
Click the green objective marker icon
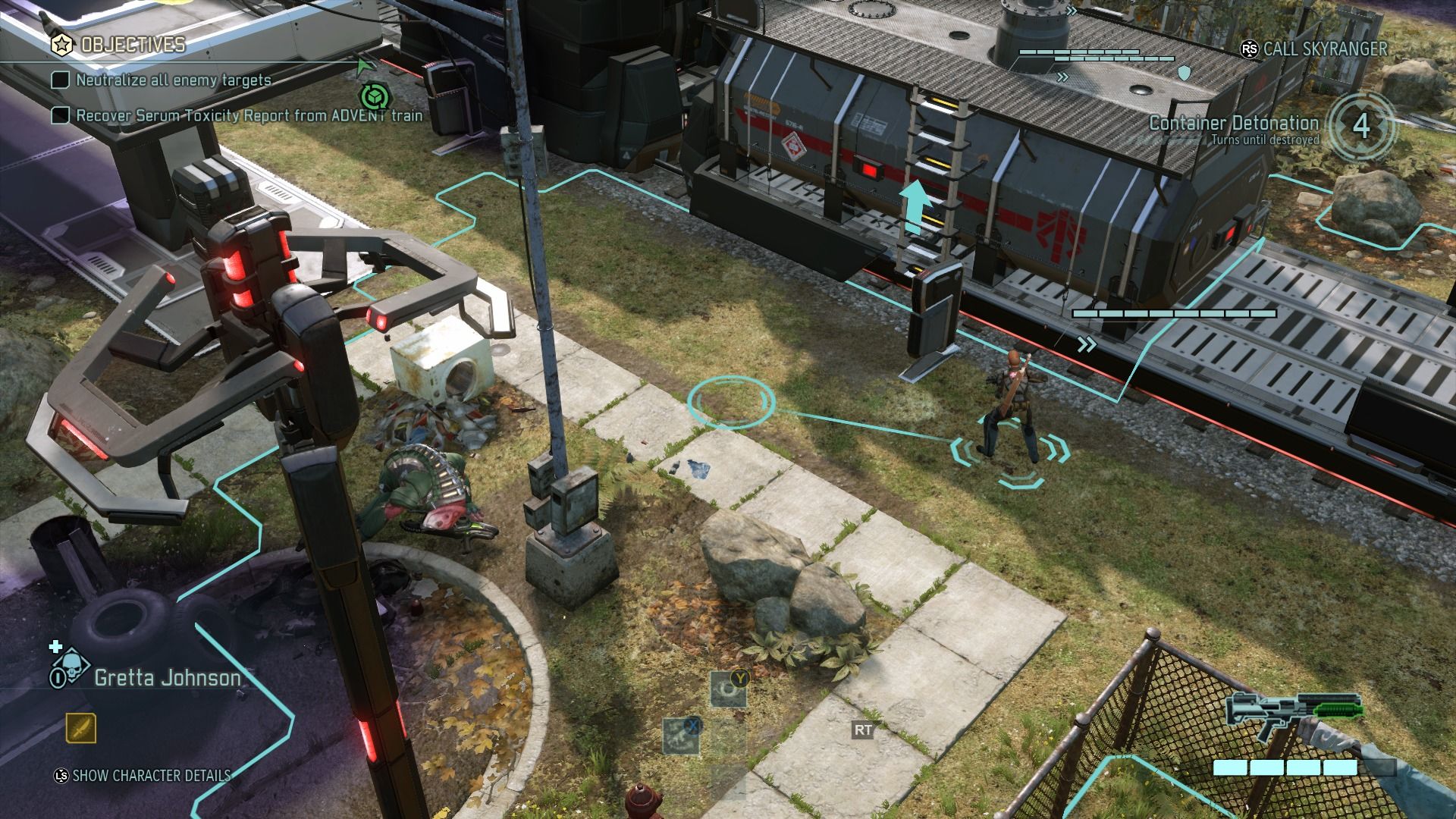pyautogui.click(x=373, y=96)
